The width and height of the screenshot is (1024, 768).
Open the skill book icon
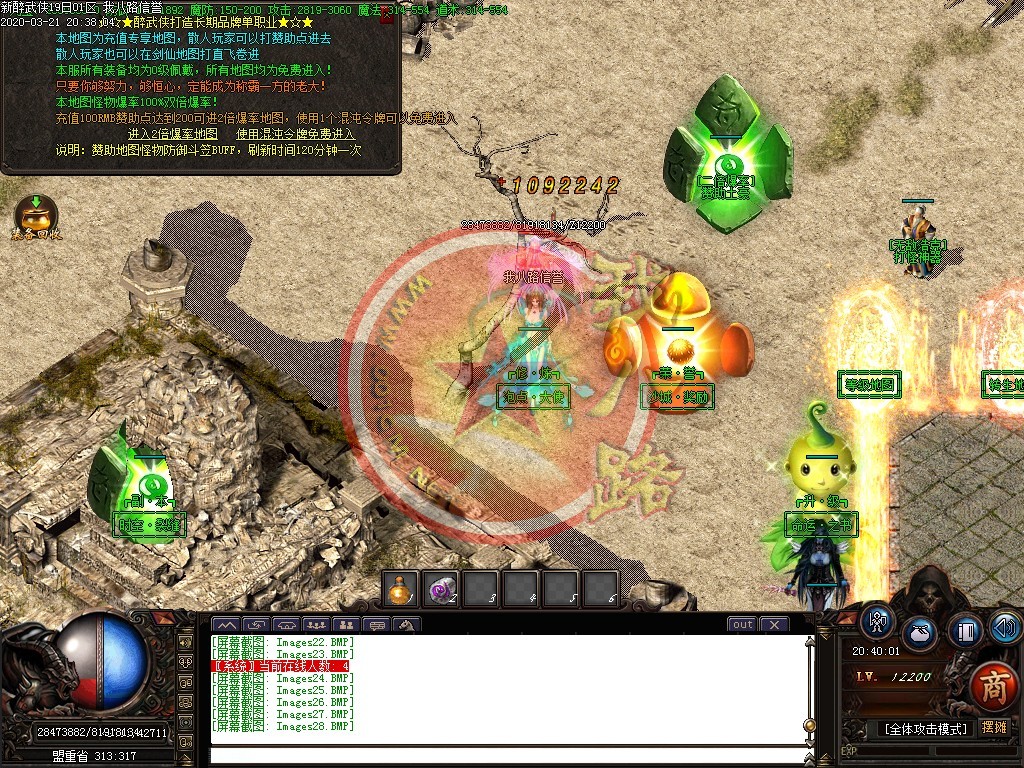(x=965, y=630)
